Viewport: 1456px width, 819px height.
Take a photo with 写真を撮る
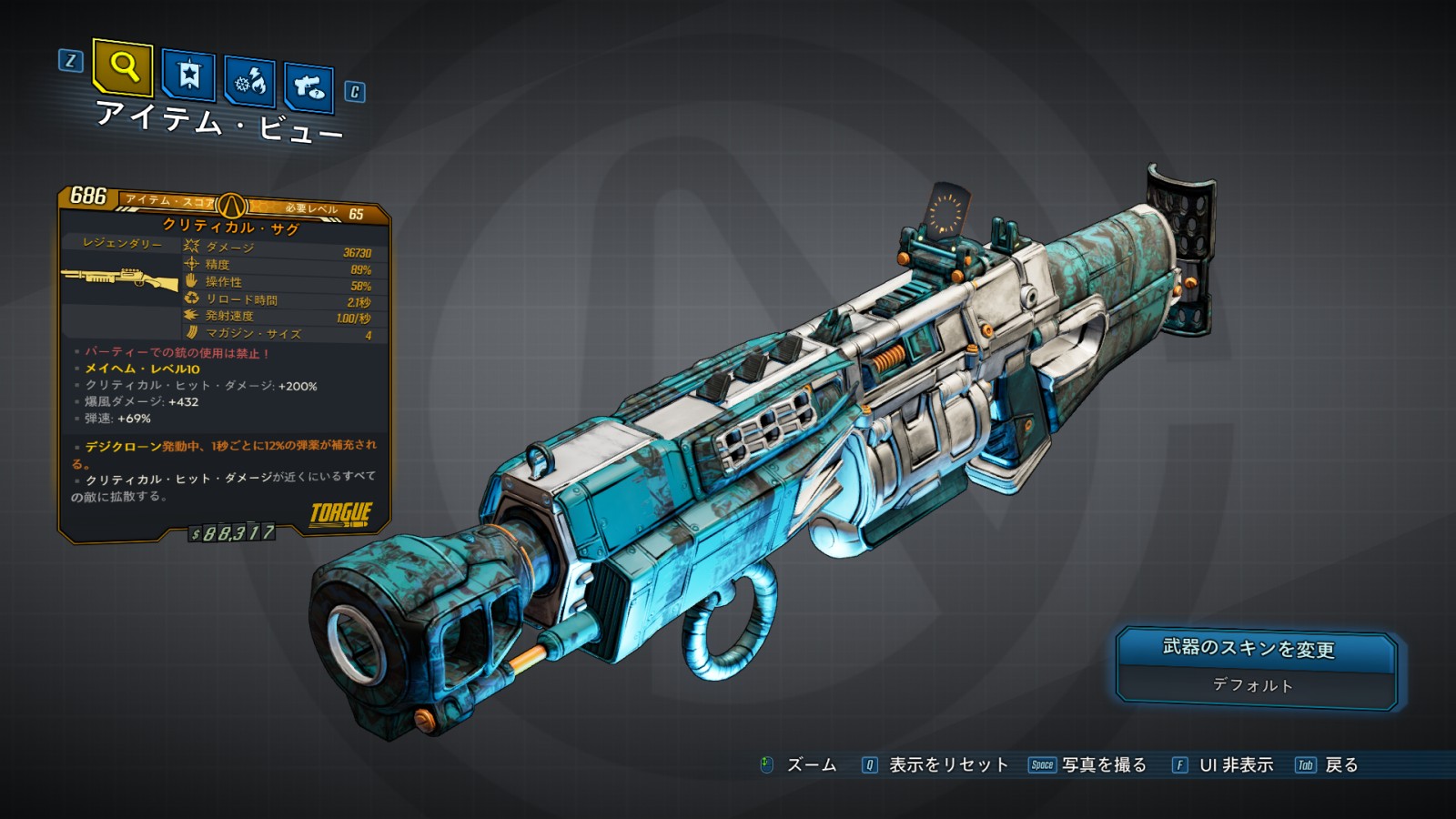pyautogui.click(x=1103, y=765)
